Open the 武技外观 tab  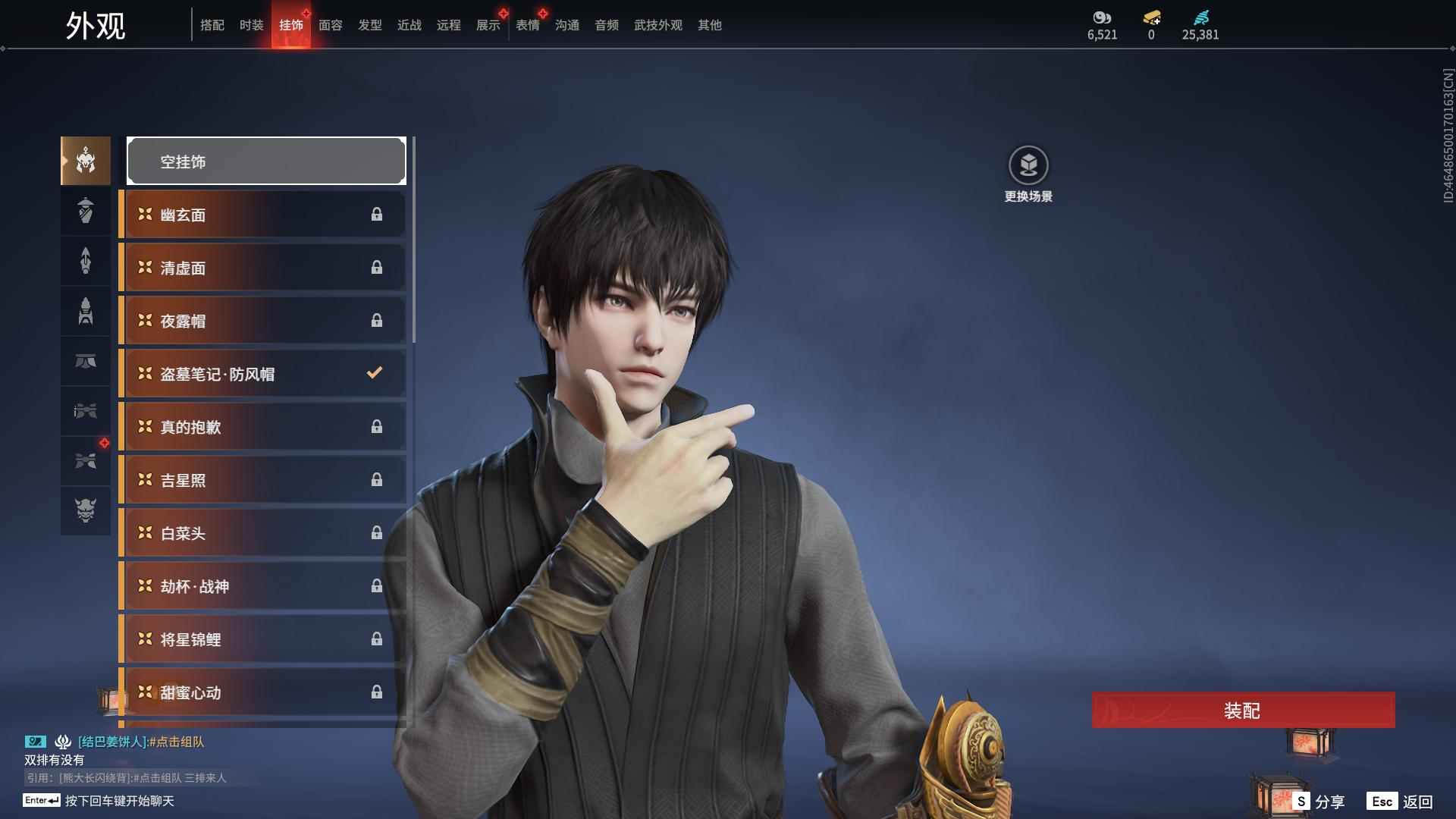point(657,25)
